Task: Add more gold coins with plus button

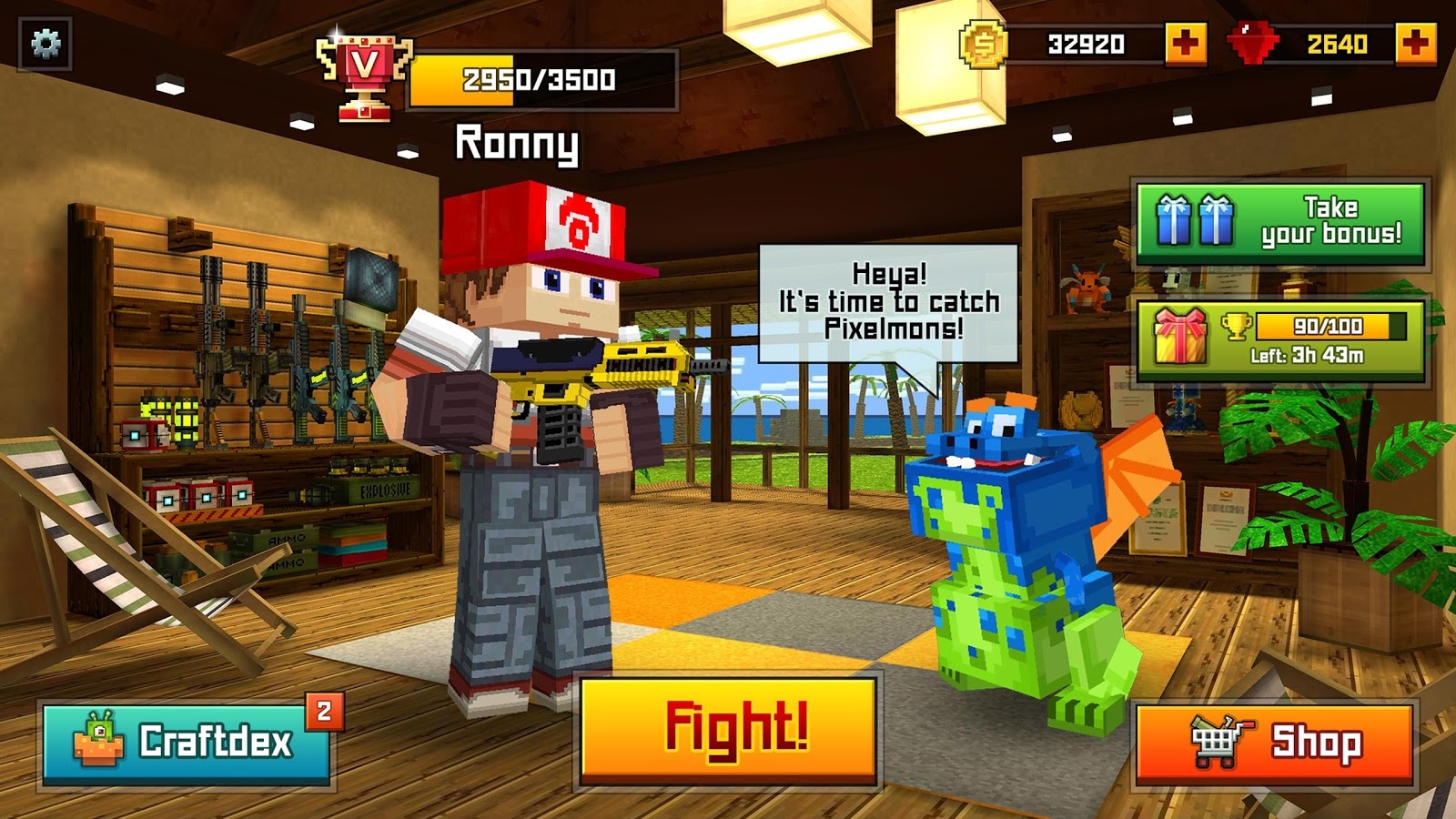Action: click(1186, 44)
